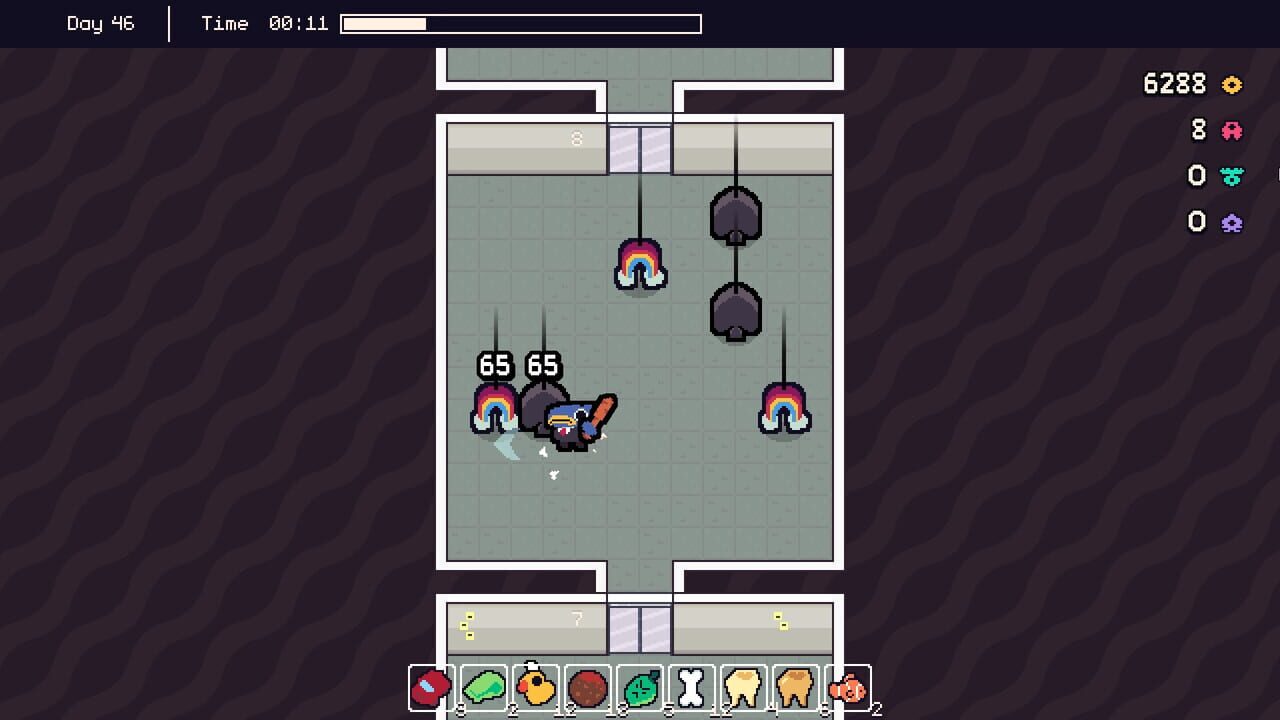
Task: Click the player character holding the bat
Action: [565, 425]
